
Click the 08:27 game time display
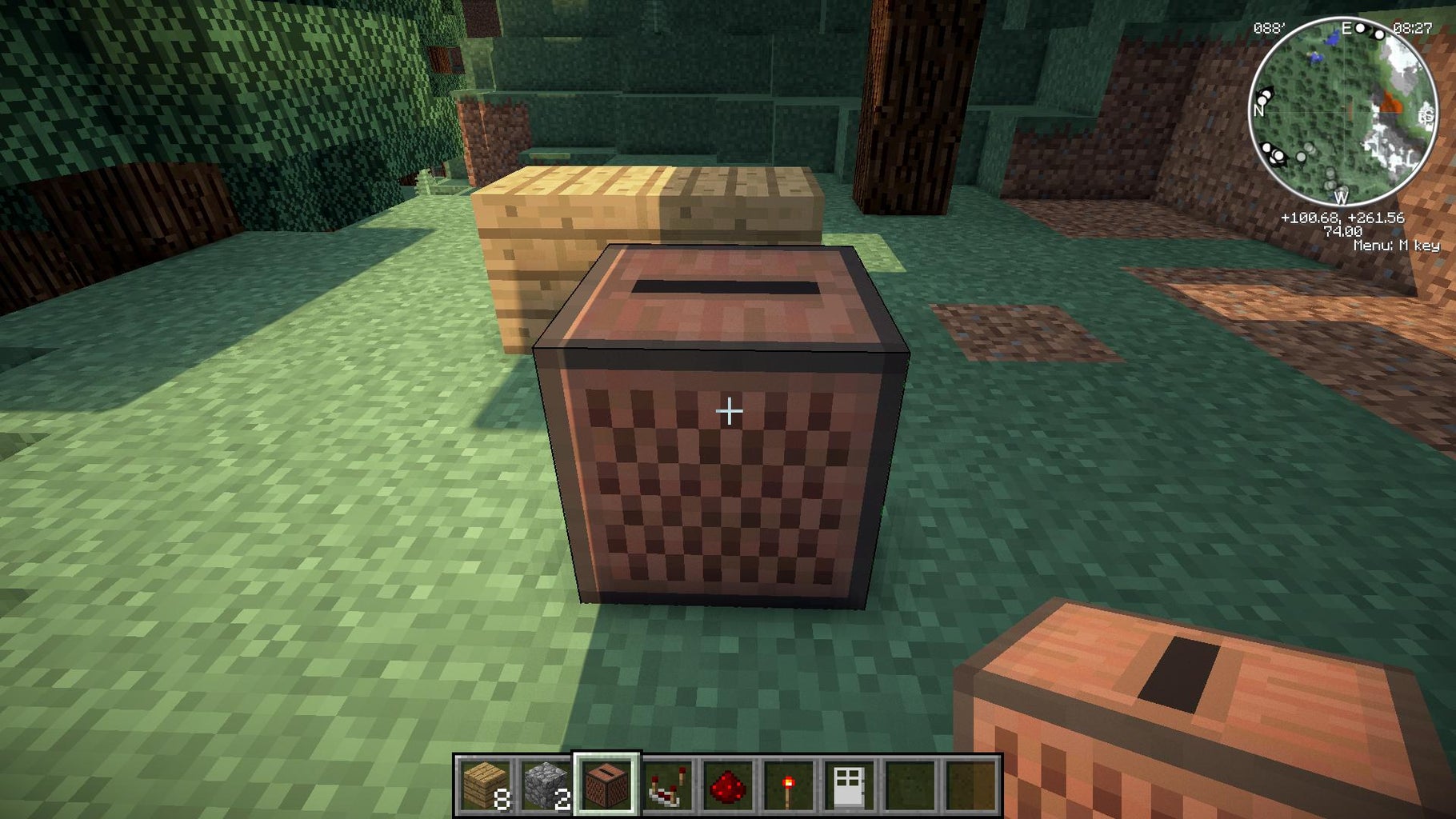[1413, 28]
